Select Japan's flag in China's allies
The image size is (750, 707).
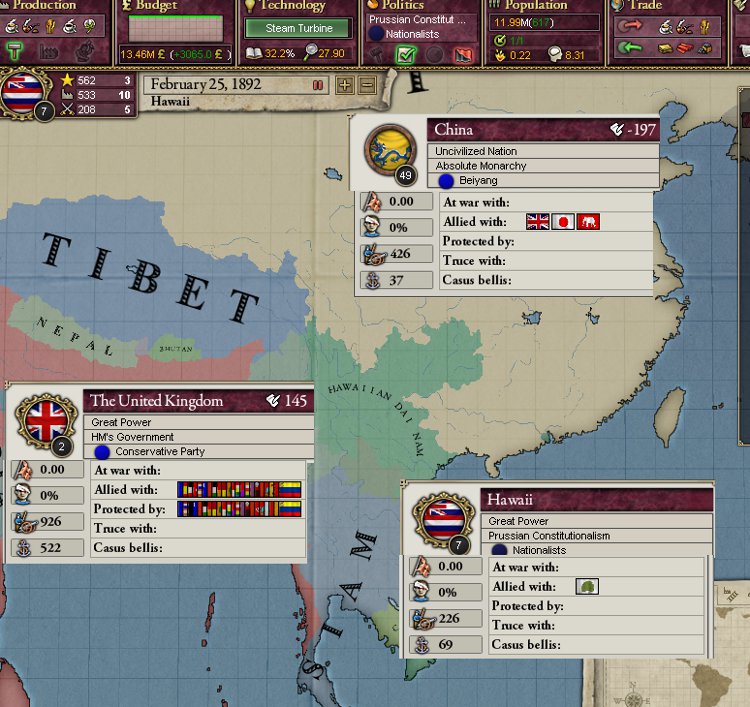point(563,221)
